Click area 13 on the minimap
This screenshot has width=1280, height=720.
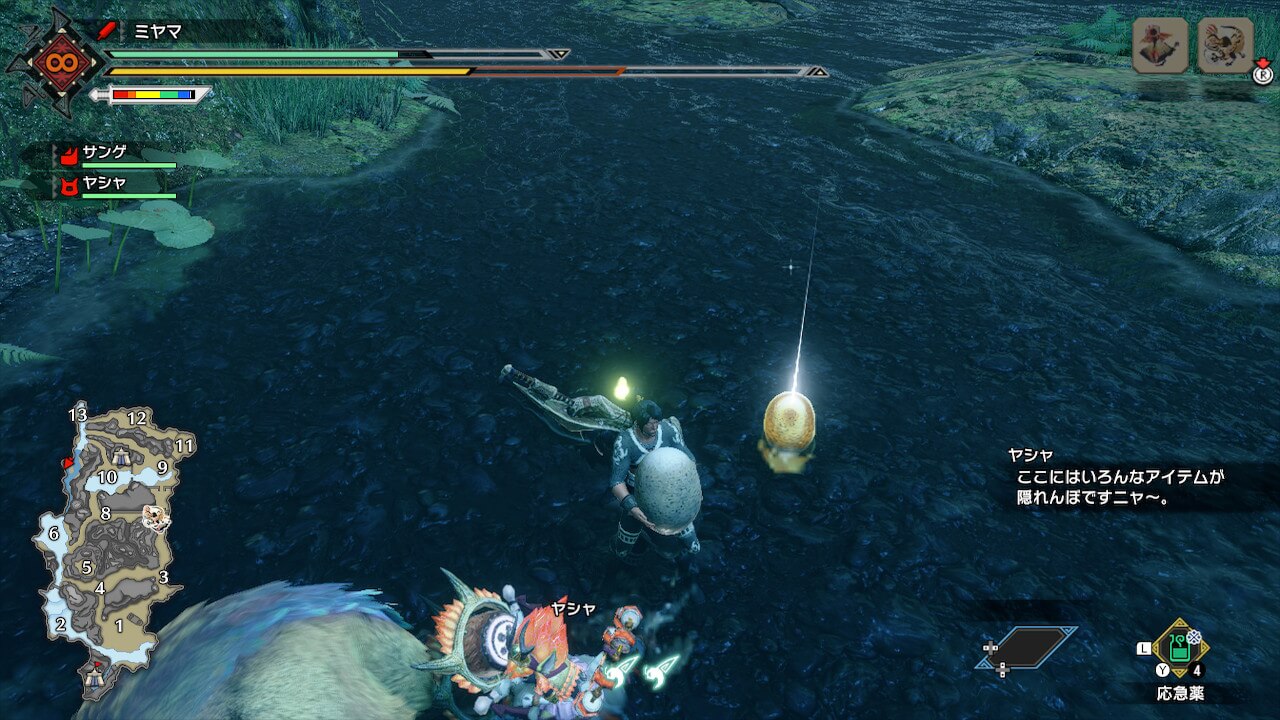pos(78,415)
